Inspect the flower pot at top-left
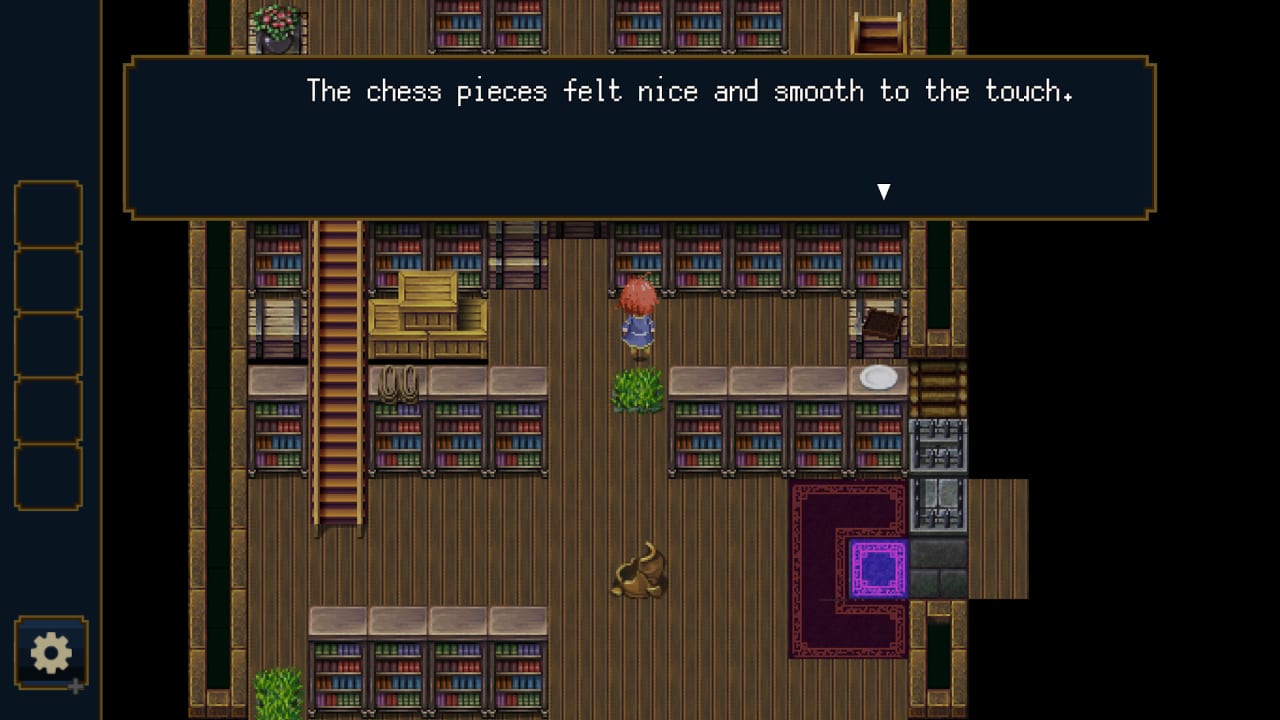1280x720 pixels. (275, 23)
